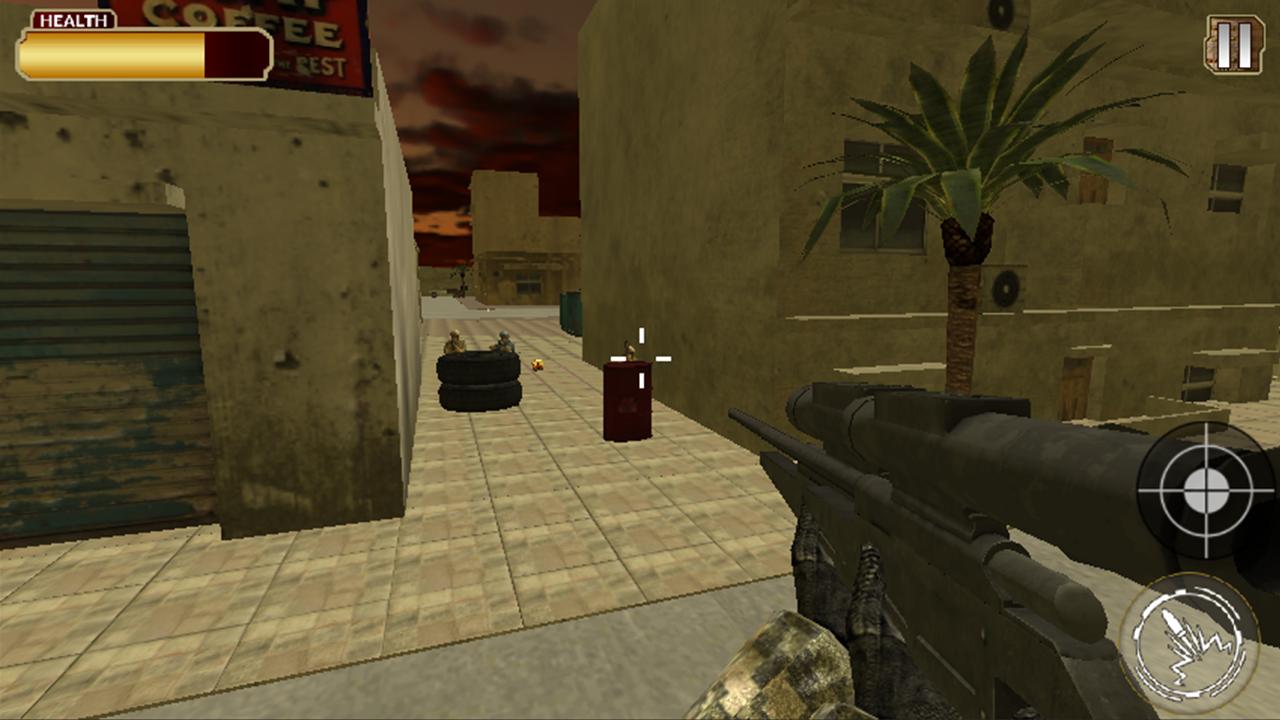The image size is (1280, 720).
Task: Click the depleted red section of the health bar
Action: [235, 55]
